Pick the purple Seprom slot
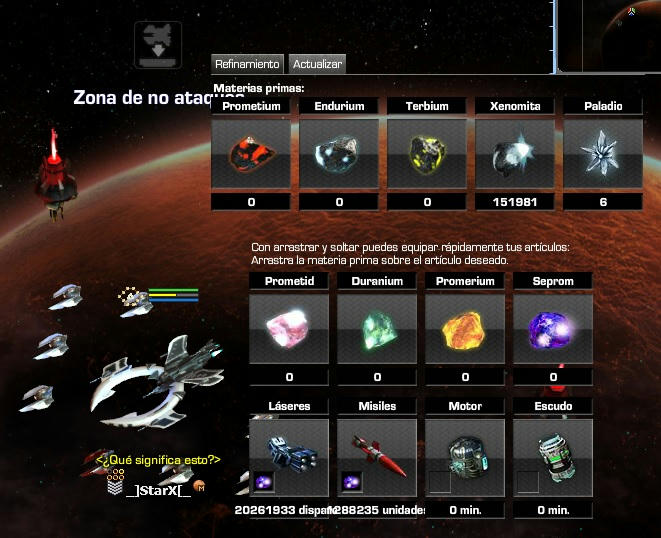The image size is (661, 538). tap(553, 329)
